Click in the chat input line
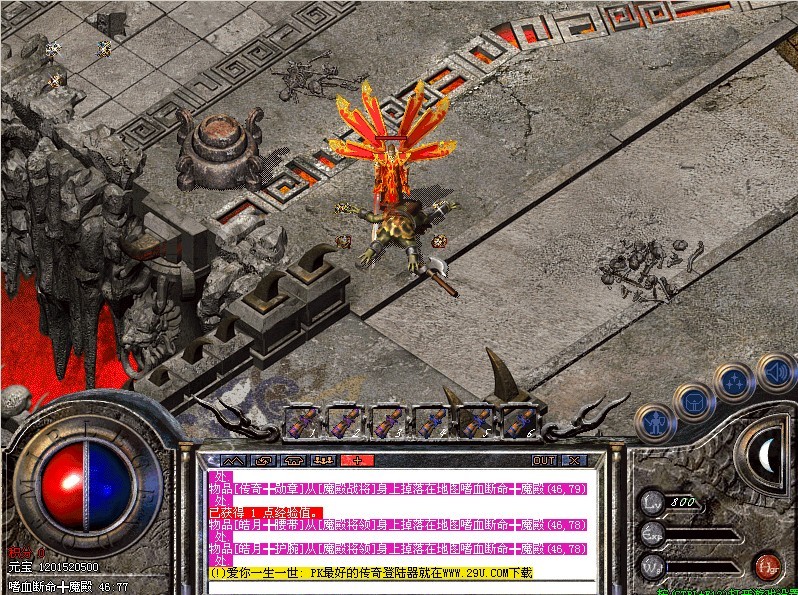This screenshot has width=798, height=595. [x=400, y=586]
